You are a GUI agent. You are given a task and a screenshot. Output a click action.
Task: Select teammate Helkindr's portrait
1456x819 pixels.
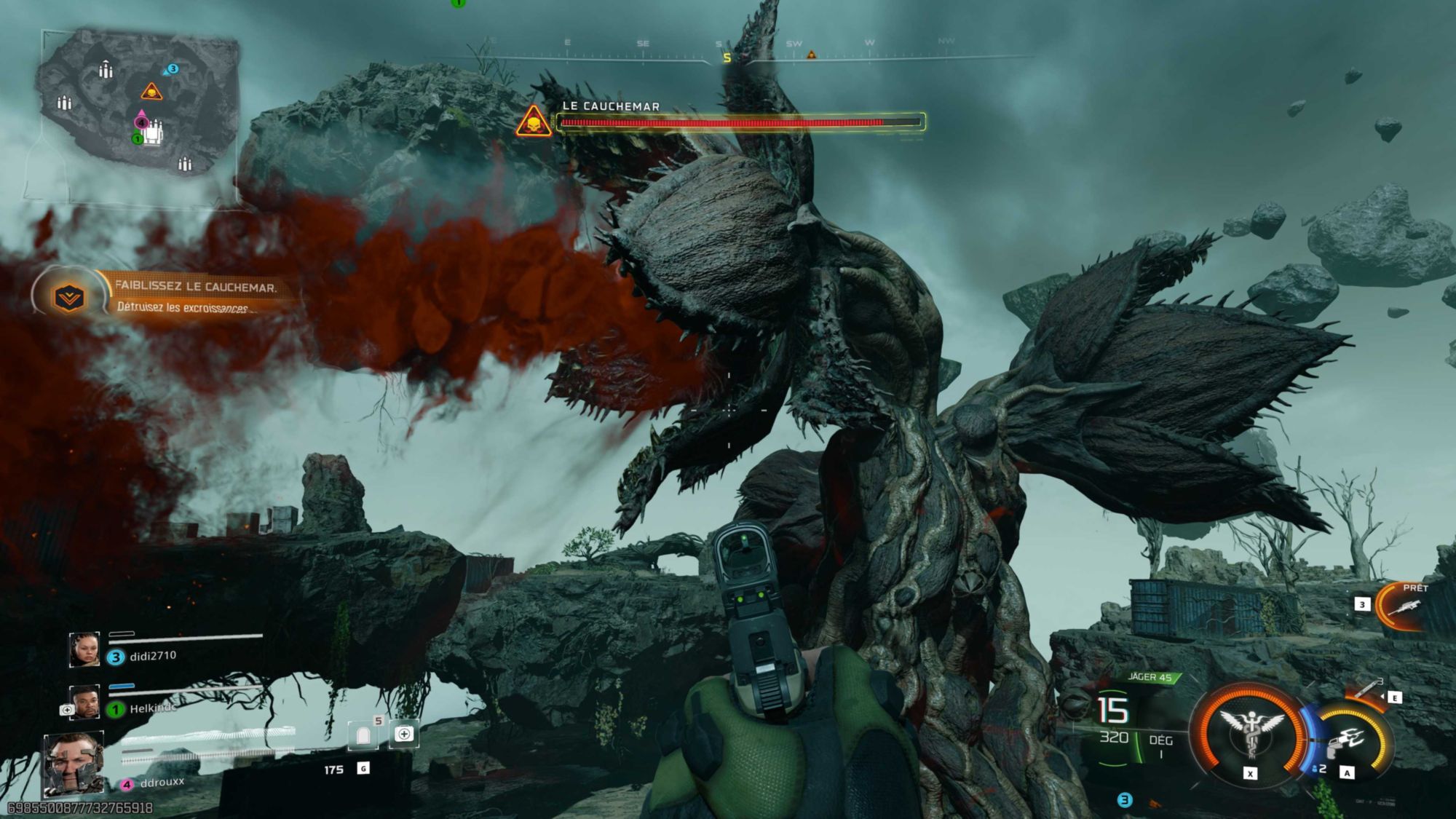84,702
